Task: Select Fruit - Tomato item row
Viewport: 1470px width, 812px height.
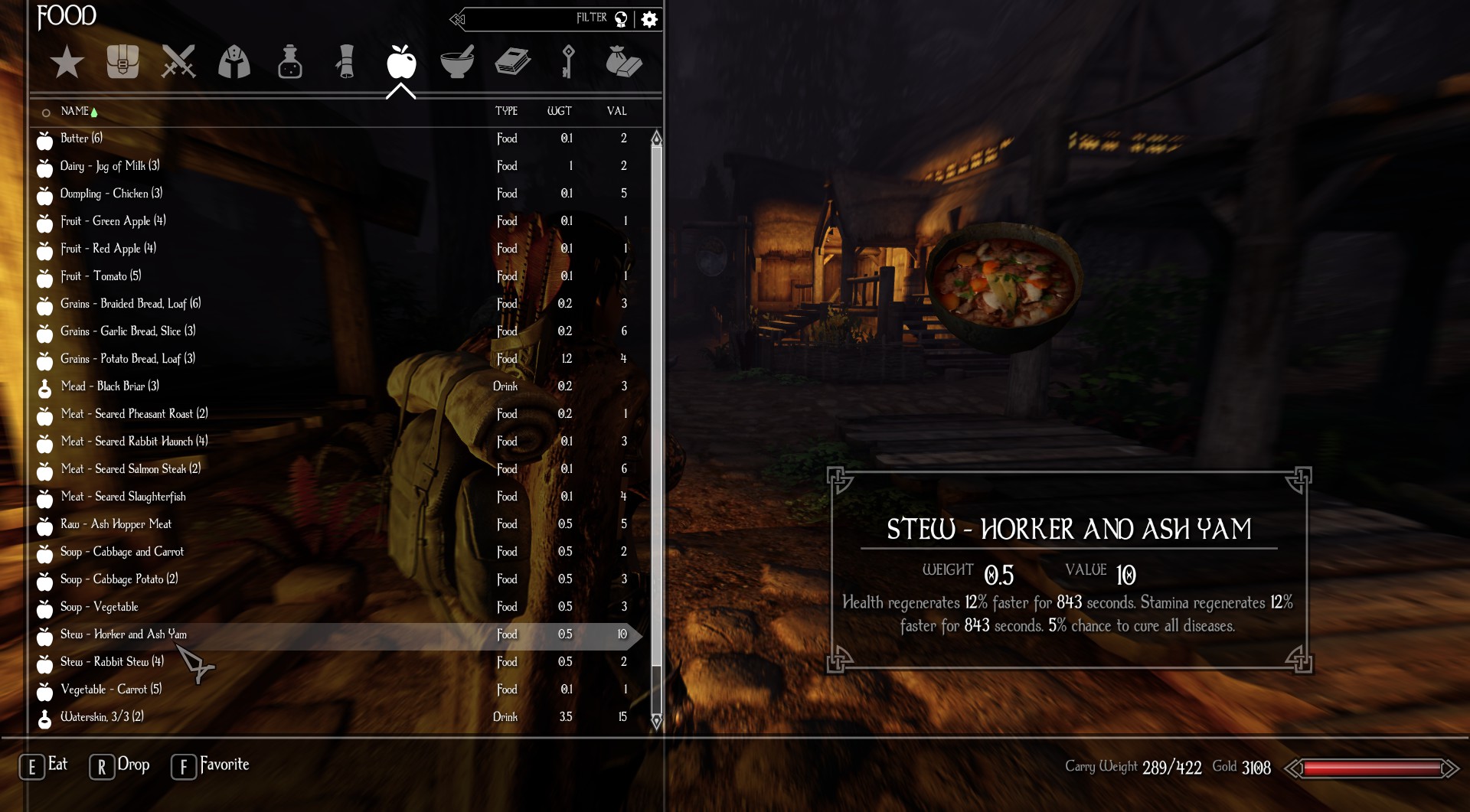Action: pos(100,276)
